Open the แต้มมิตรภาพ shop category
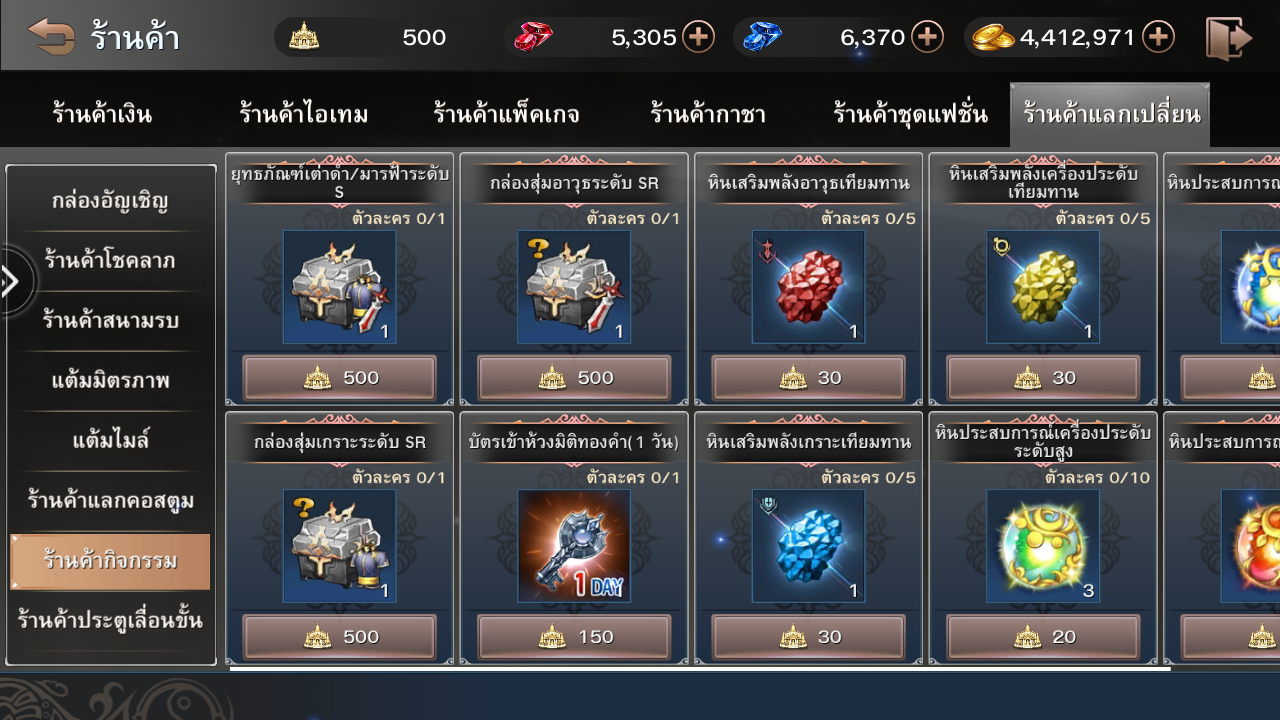The height and width of the screenshot is (720, 1280). (x=110, y=381)
